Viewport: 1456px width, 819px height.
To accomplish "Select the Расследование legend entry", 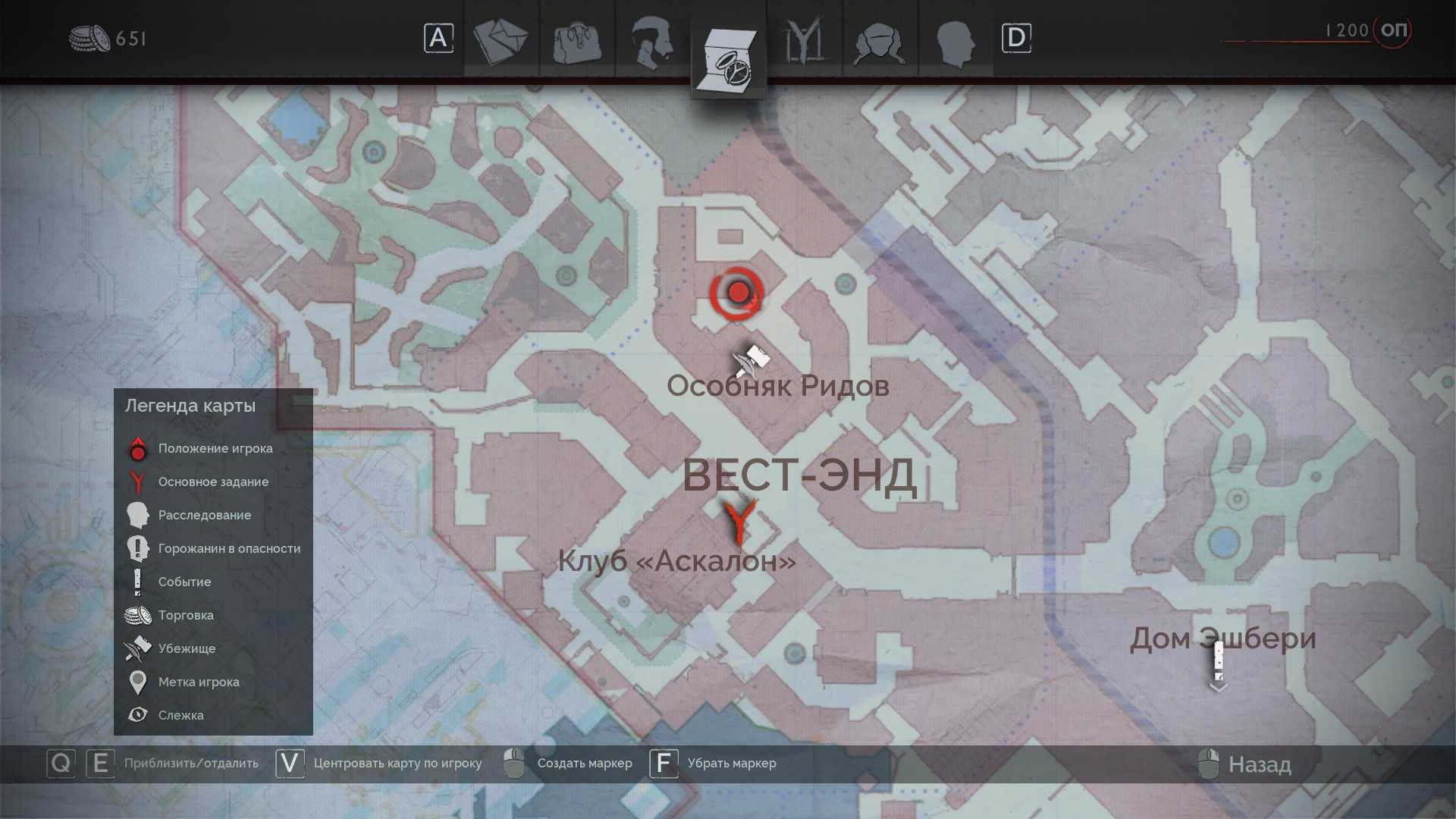I will coord(204,515).
